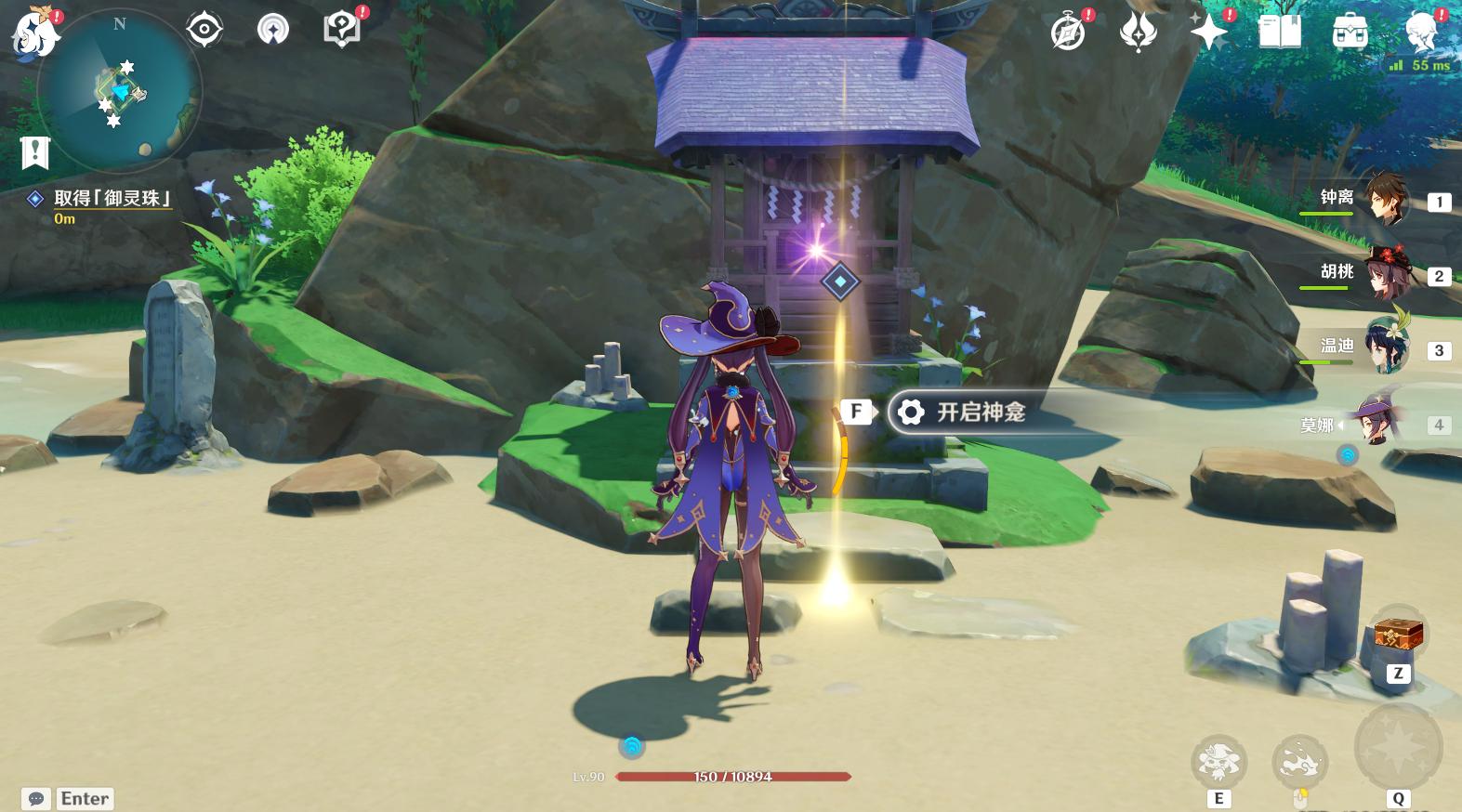Open the quest list exclamation banner
1462x812 pixels.
(x=34, y=152)
